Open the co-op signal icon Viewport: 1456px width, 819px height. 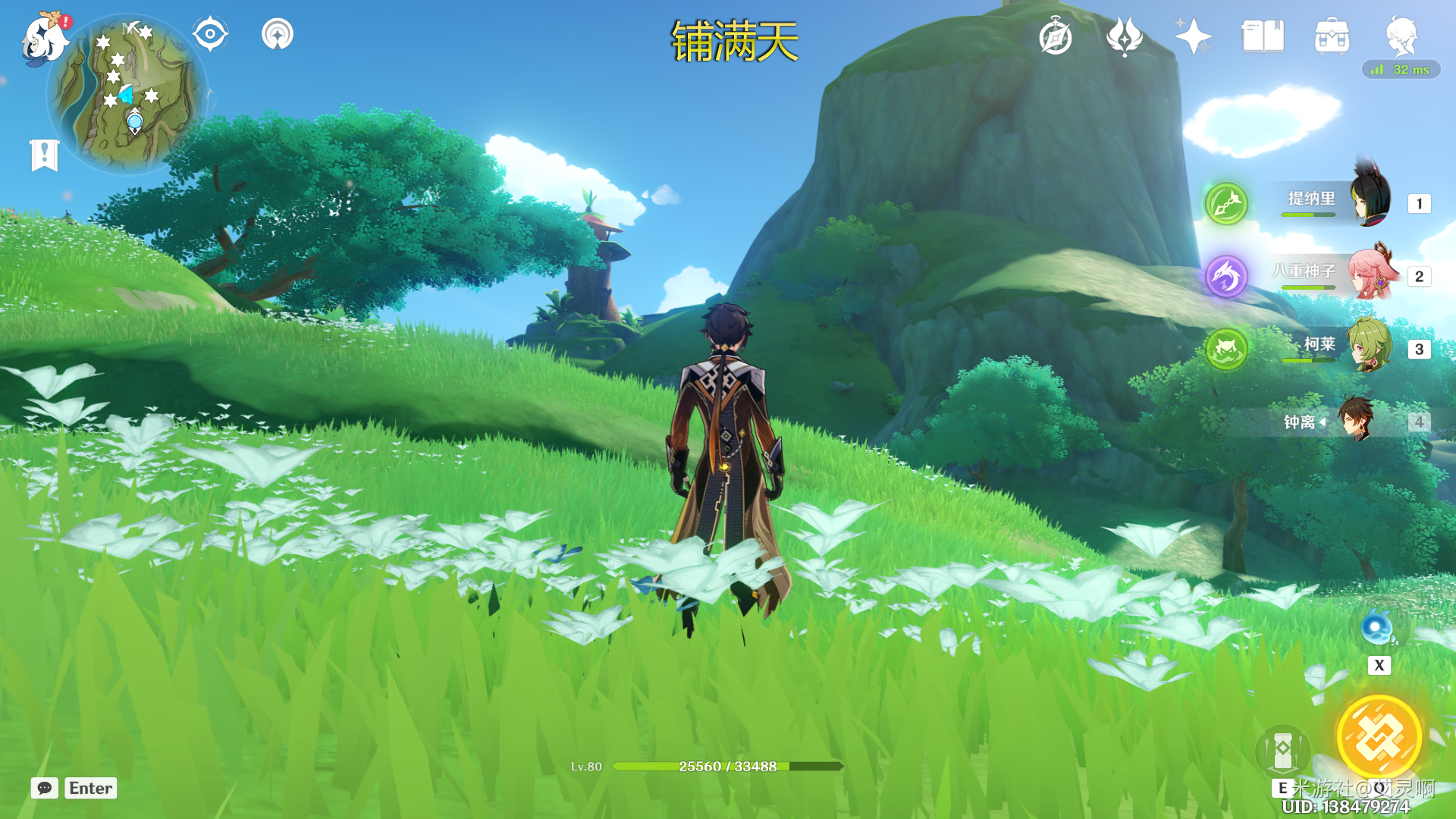pos(278,34)
